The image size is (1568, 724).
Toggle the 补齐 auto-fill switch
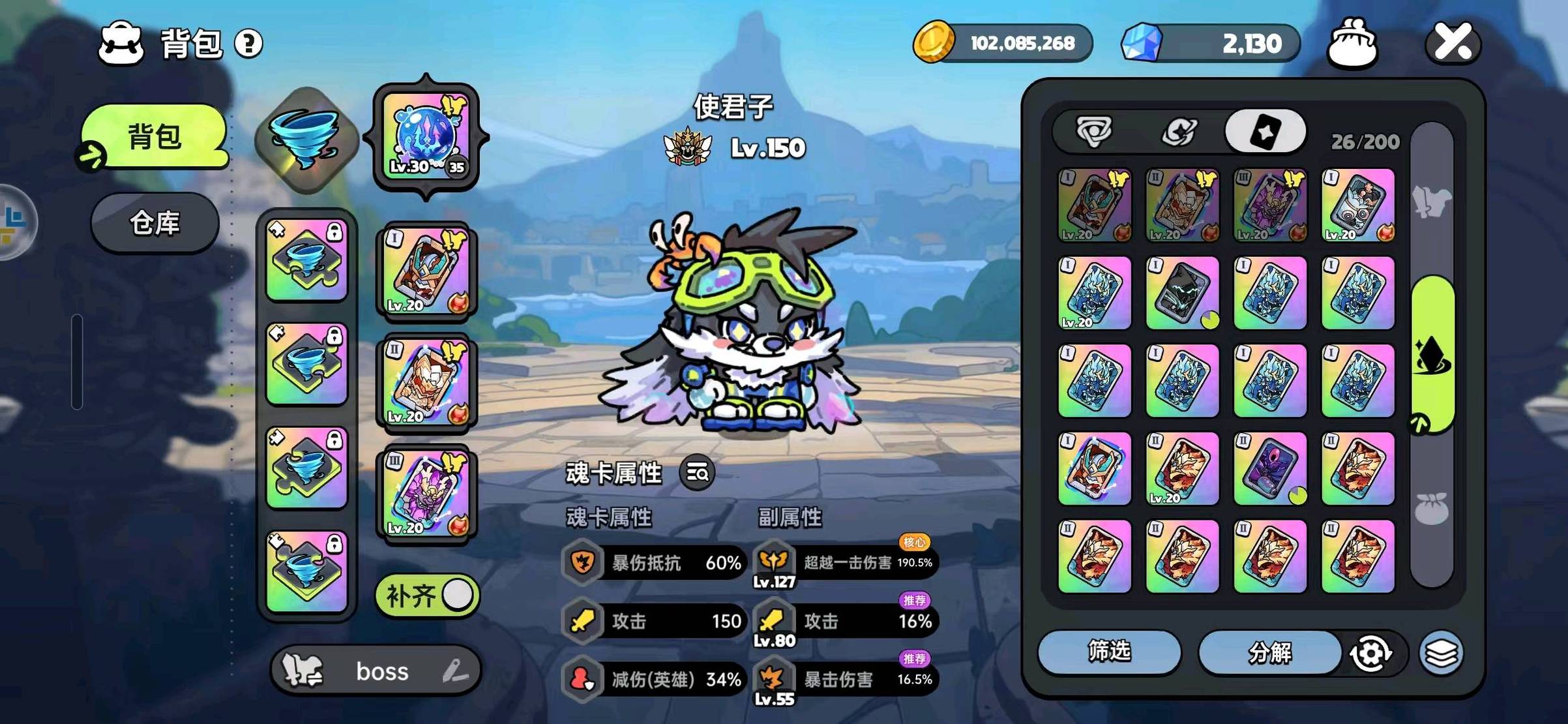click(x=428, y=596)
